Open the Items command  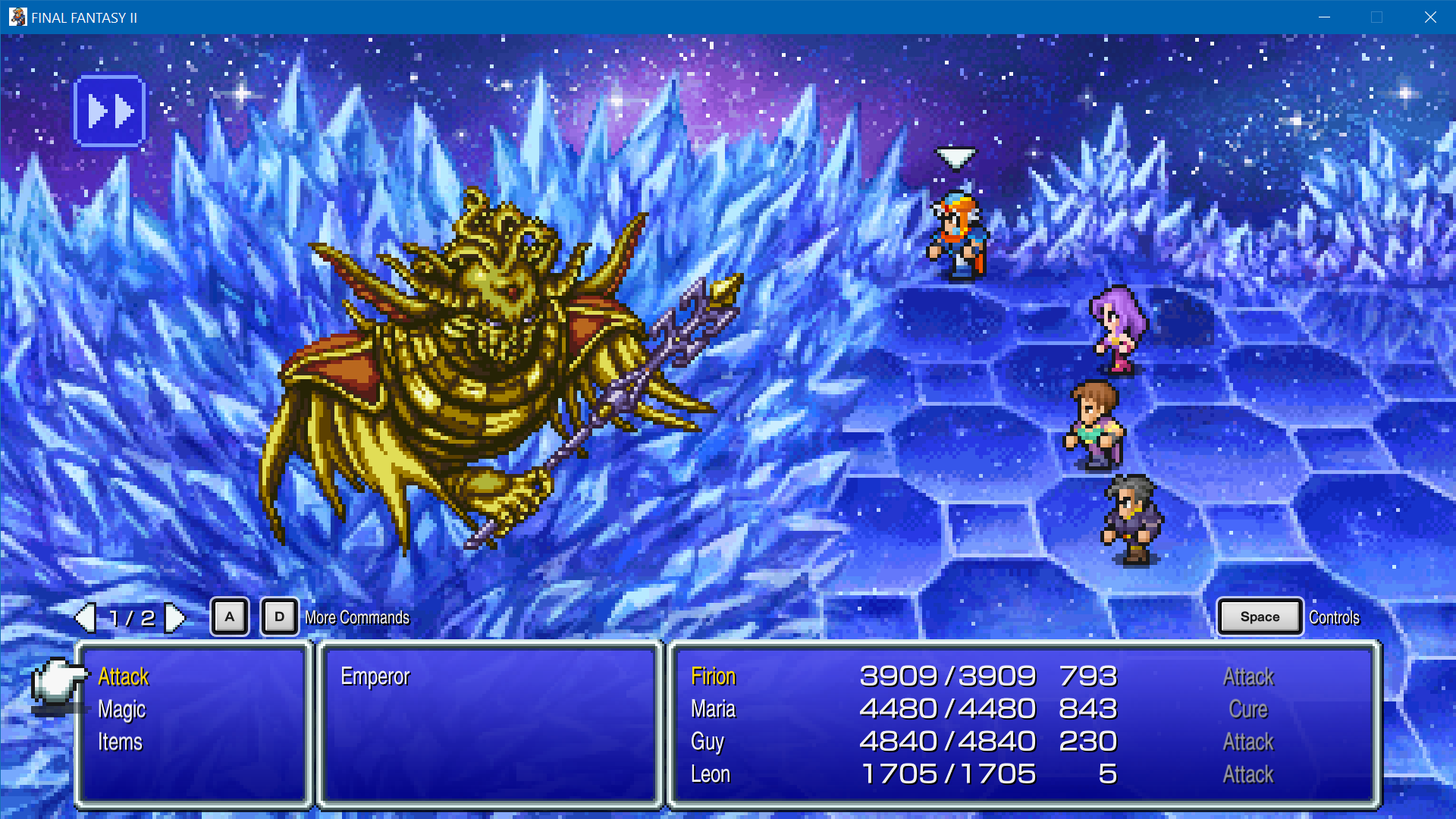tap(120, 742)
